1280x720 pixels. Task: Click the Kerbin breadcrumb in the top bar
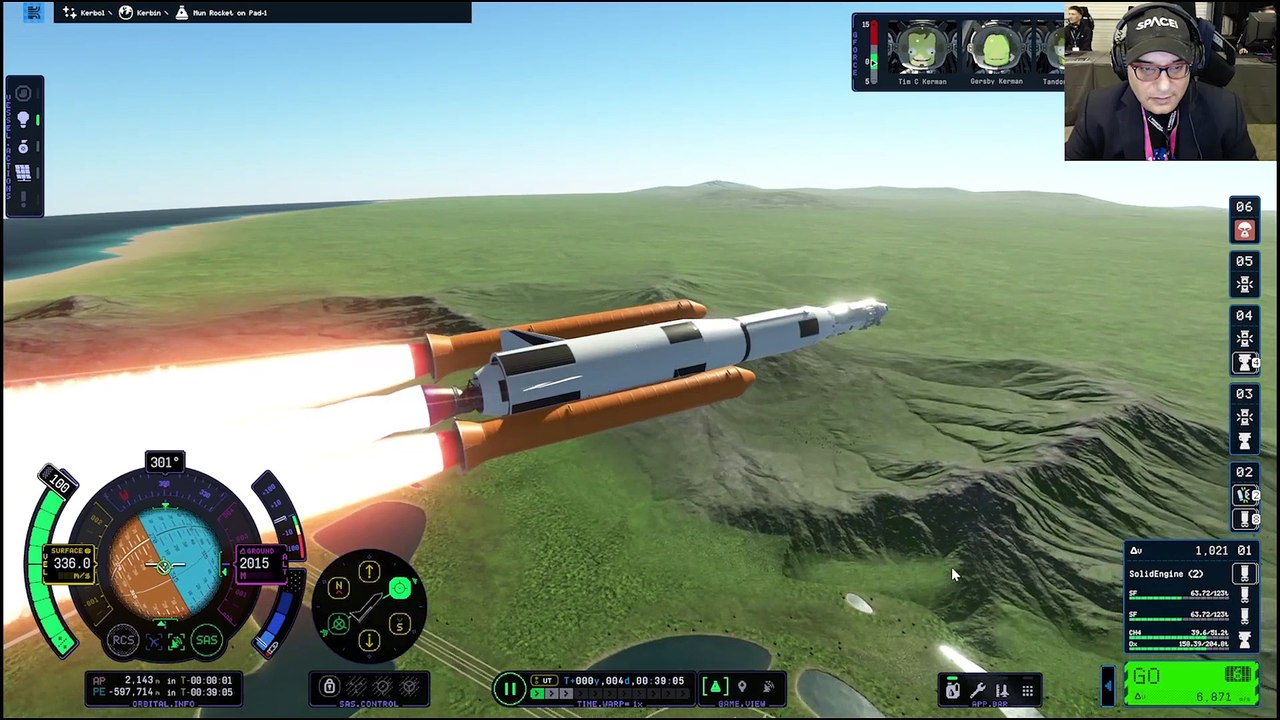[x=142, y=13]
